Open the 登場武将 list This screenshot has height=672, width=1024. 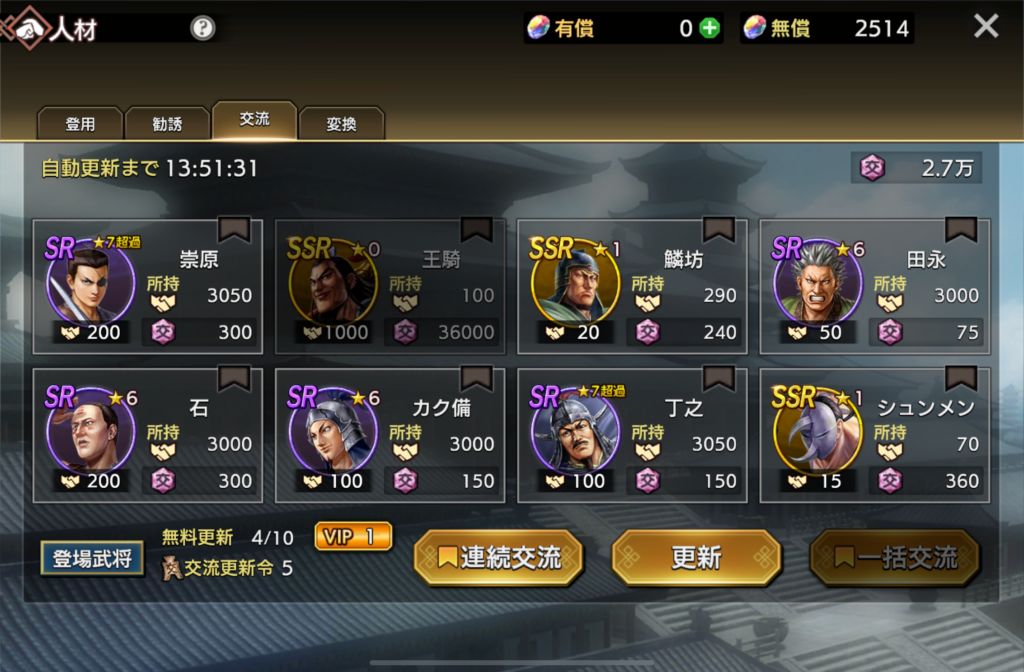tap(92, 557)
